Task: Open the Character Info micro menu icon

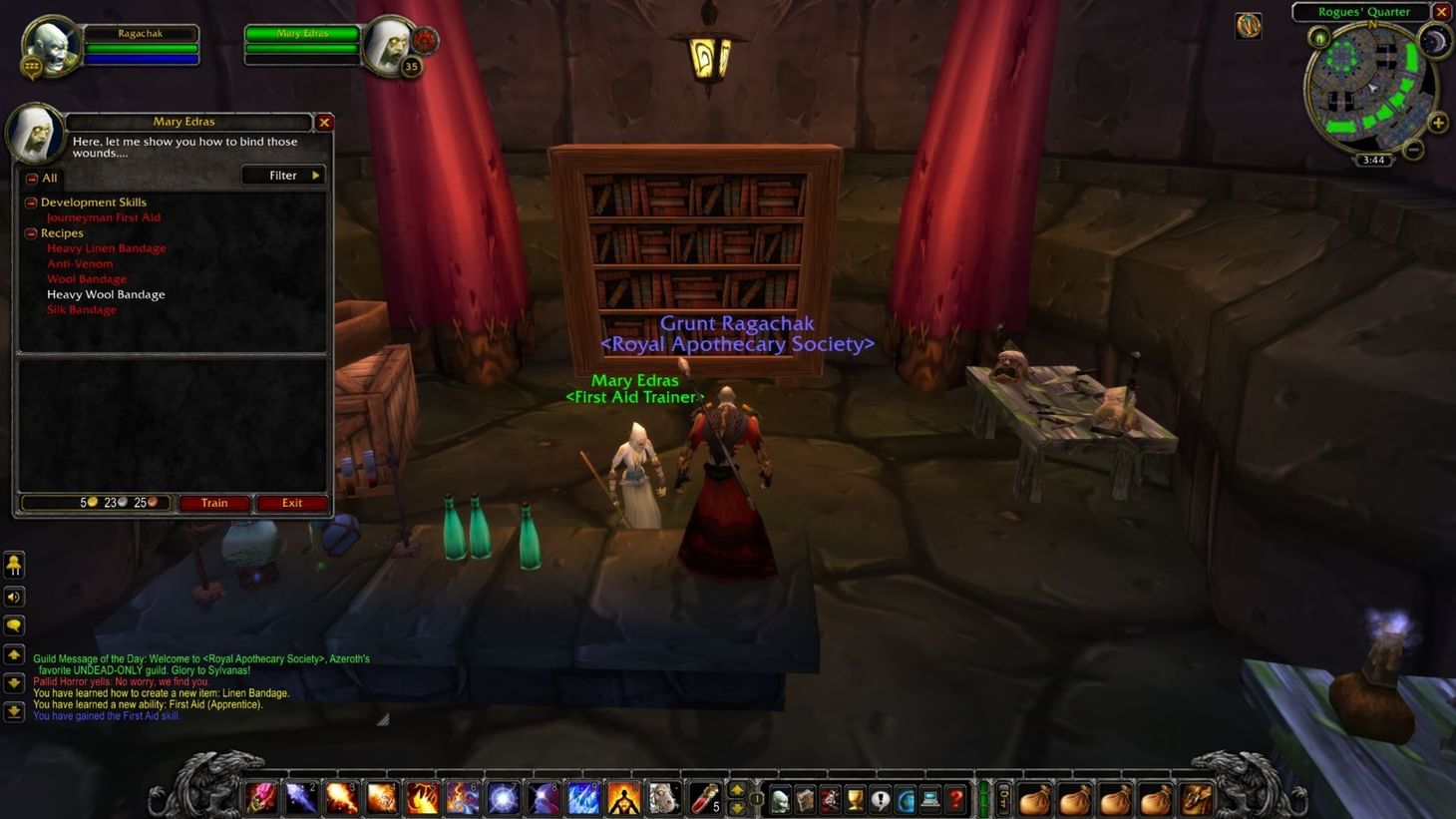Action: tap(781, 798)
